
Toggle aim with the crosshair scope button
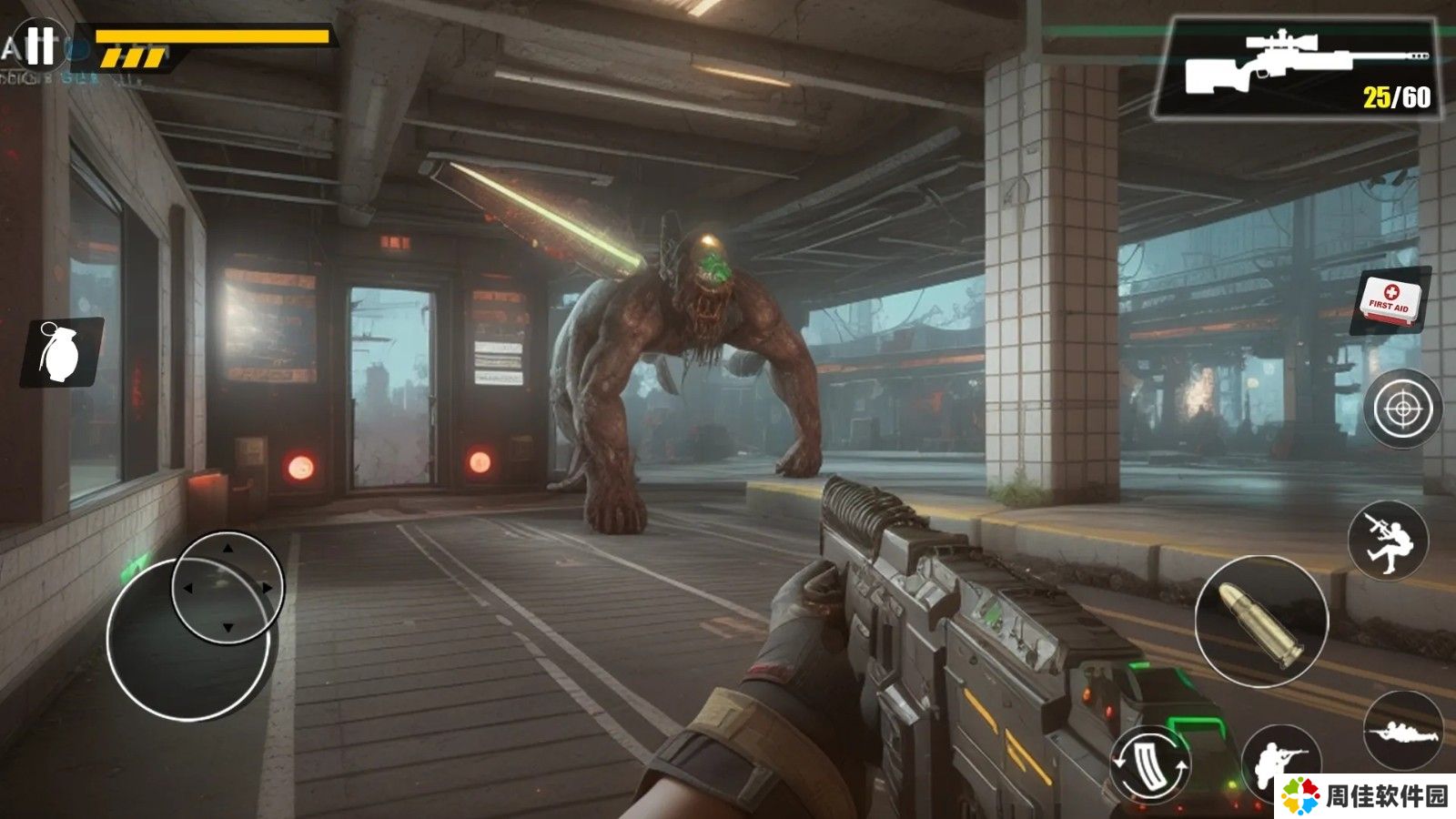(x=1401, y=409)
